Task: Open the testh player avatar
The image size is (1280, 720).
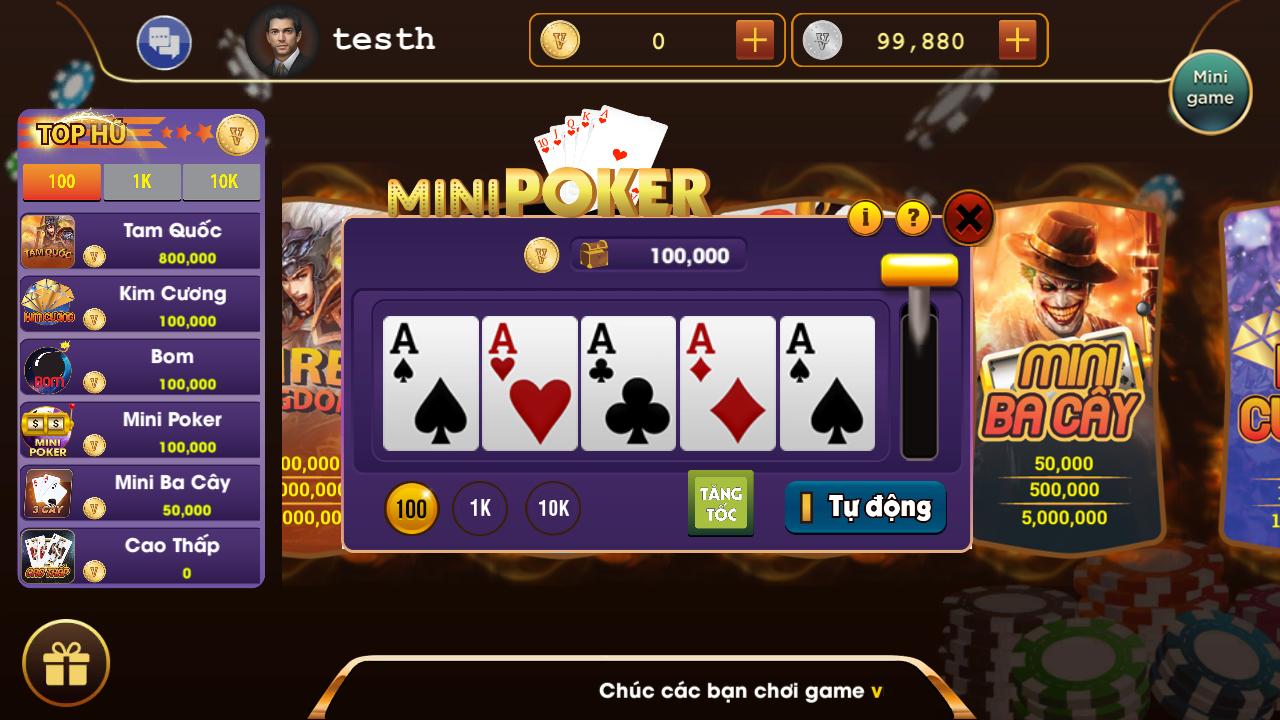Action: click(x=283, y=40)
